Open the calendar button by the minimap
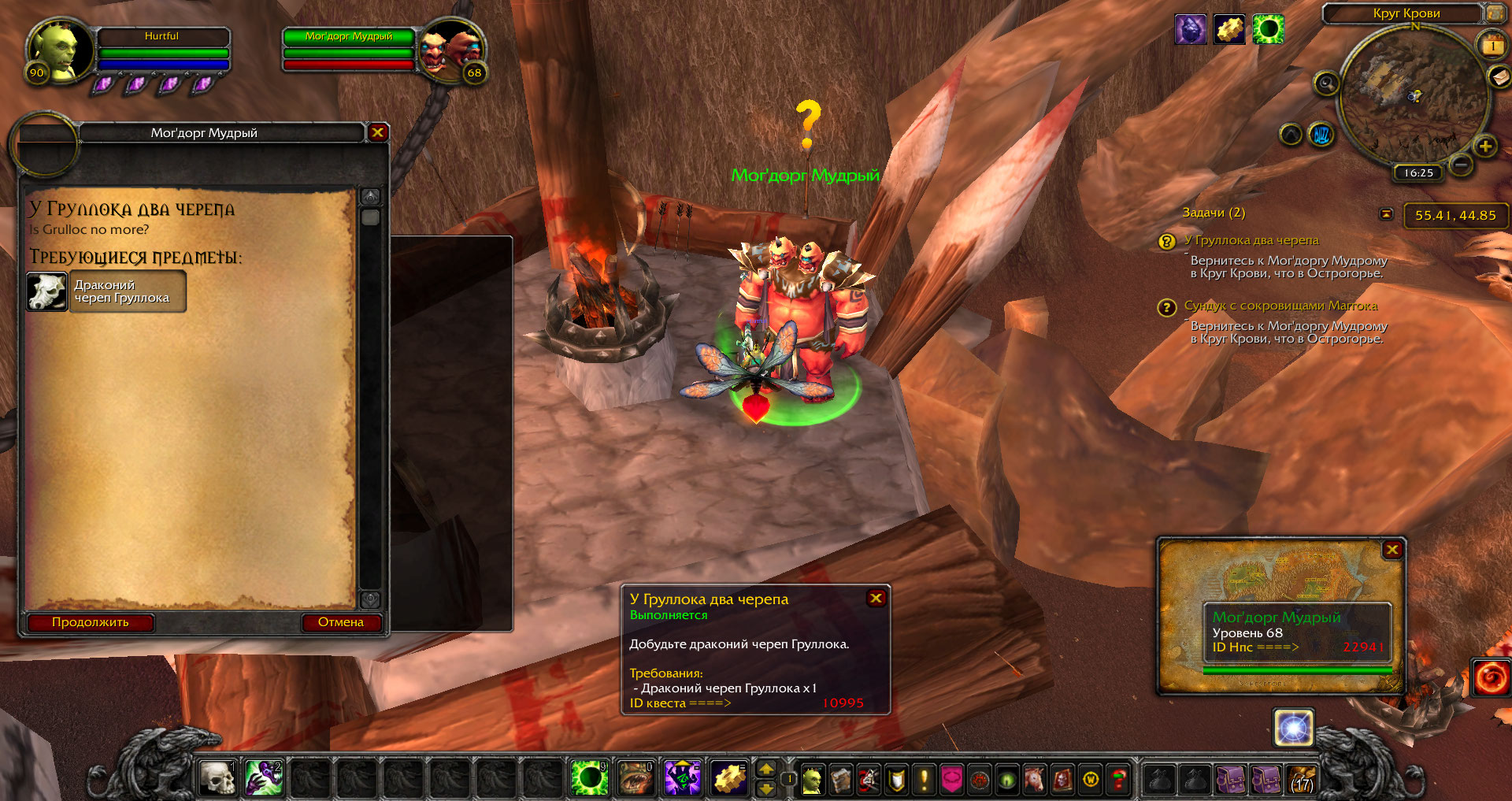This screenshot has width=1512, height=801. pos(1492,46)
